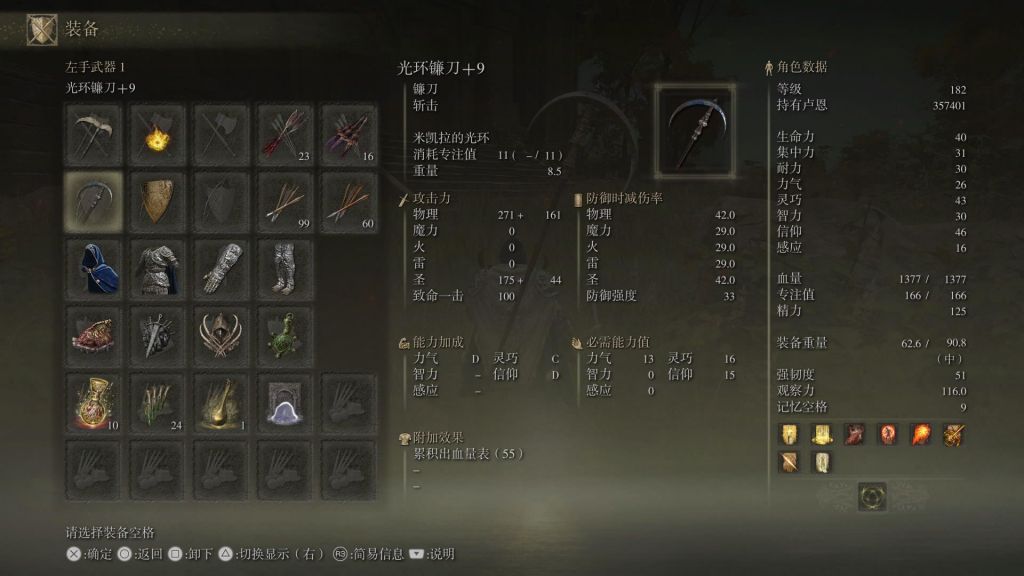1024x576 pixels.
Task: Choose the golden item with 1 count
Action: (222, 403)
